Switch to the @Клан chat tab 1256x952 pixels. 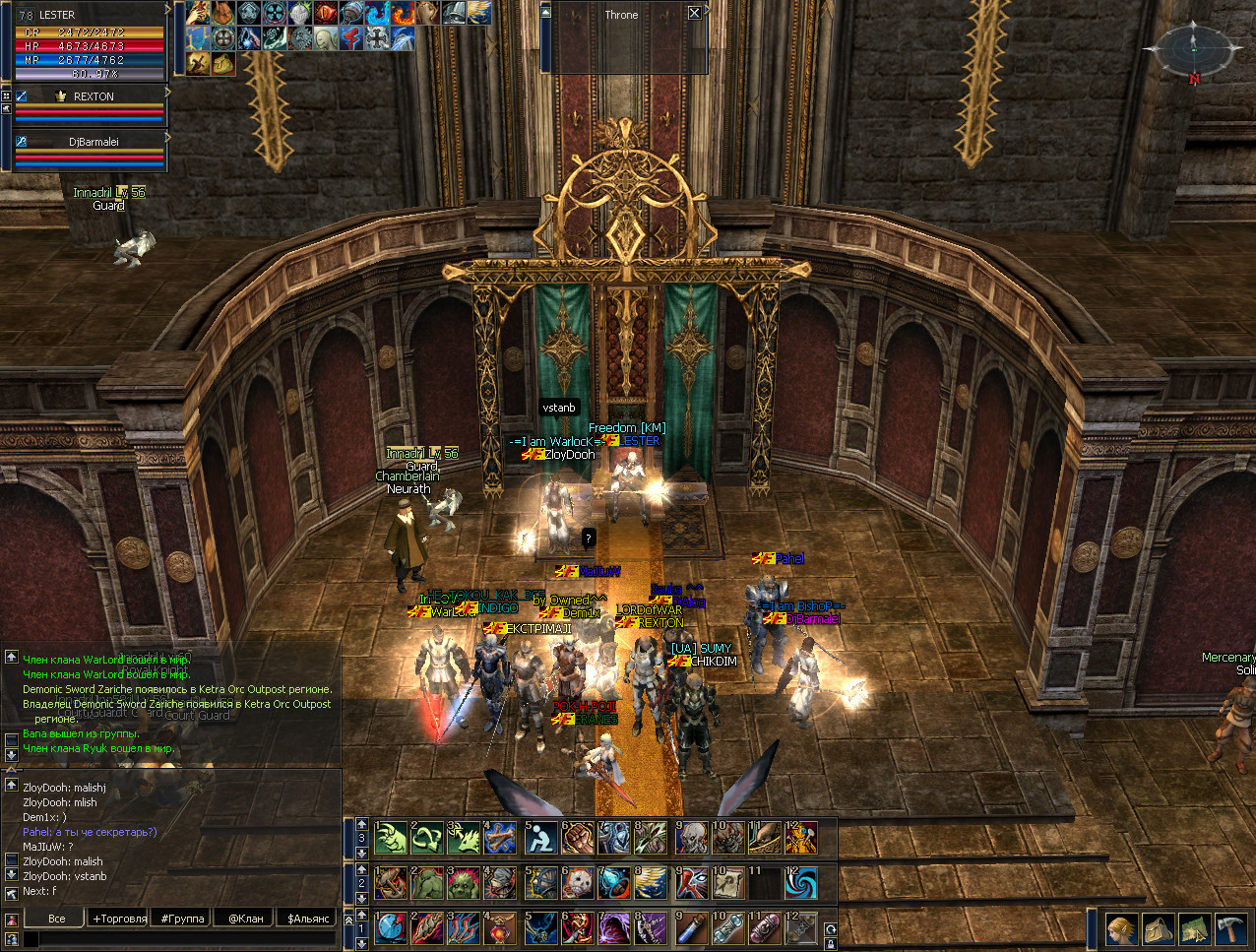pos(246,919)
